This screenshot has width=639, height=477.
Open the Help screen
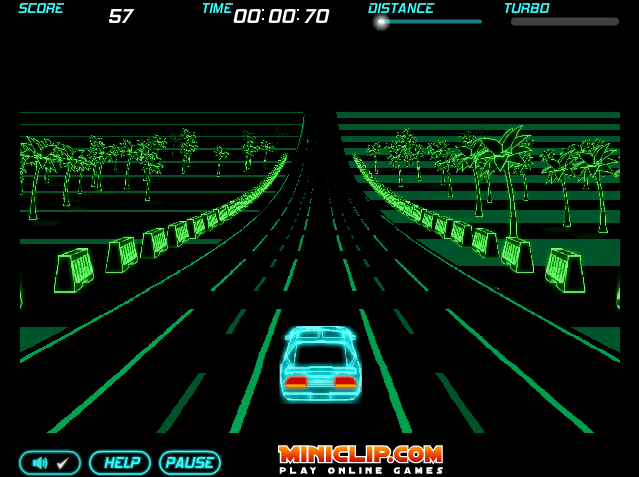click(120, 463)
